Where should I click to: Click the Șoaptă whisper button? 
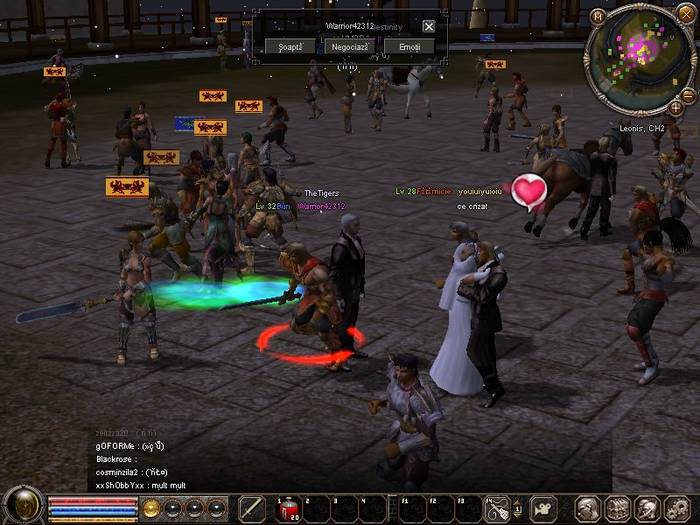290,47
